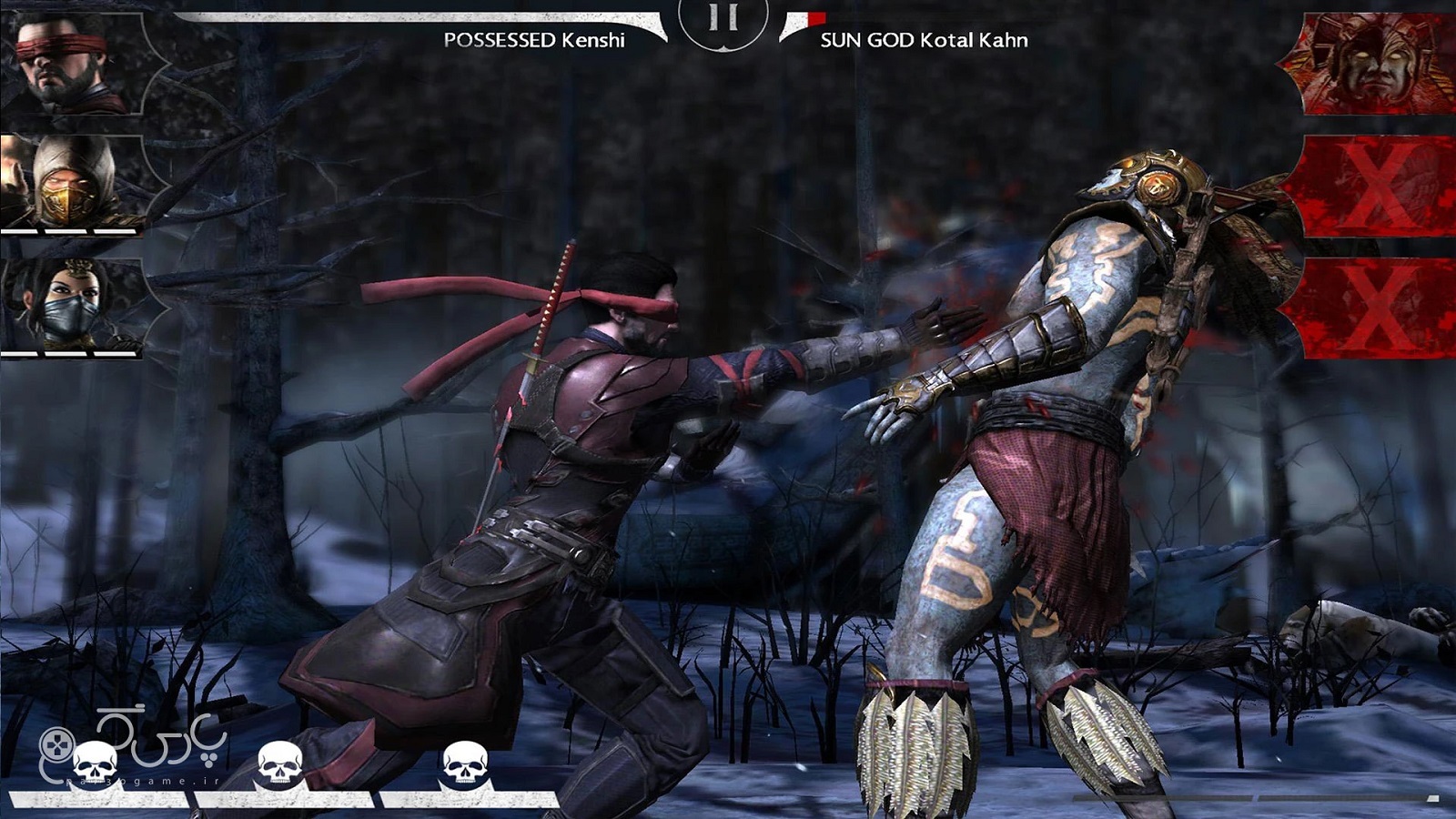Tag in Scorpion from the team portraits
The height and width of the screenshot is (819, 1456).
click(73, 182)
